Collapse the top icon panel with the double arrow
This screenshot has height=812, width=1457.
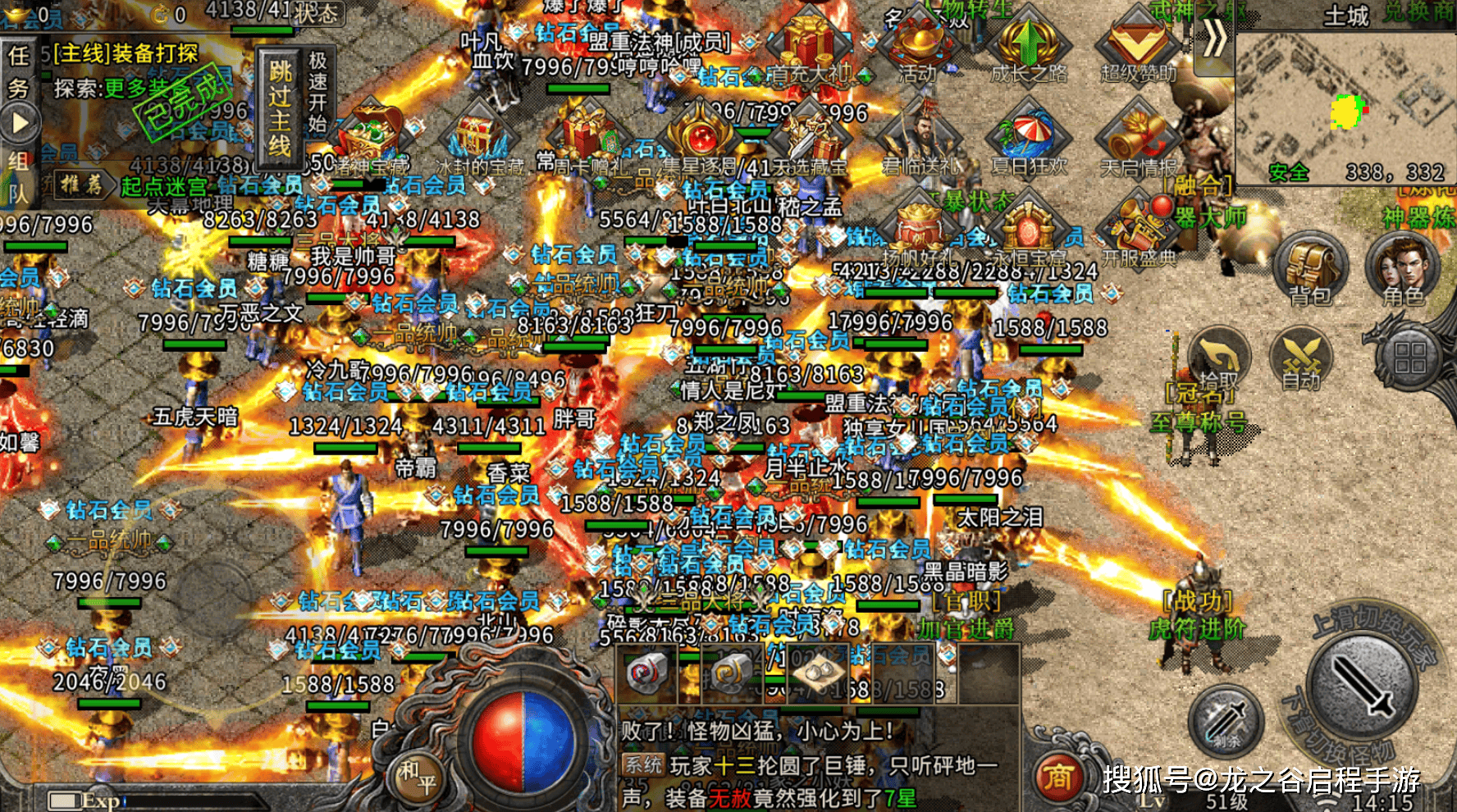(x=1215, y=39)
